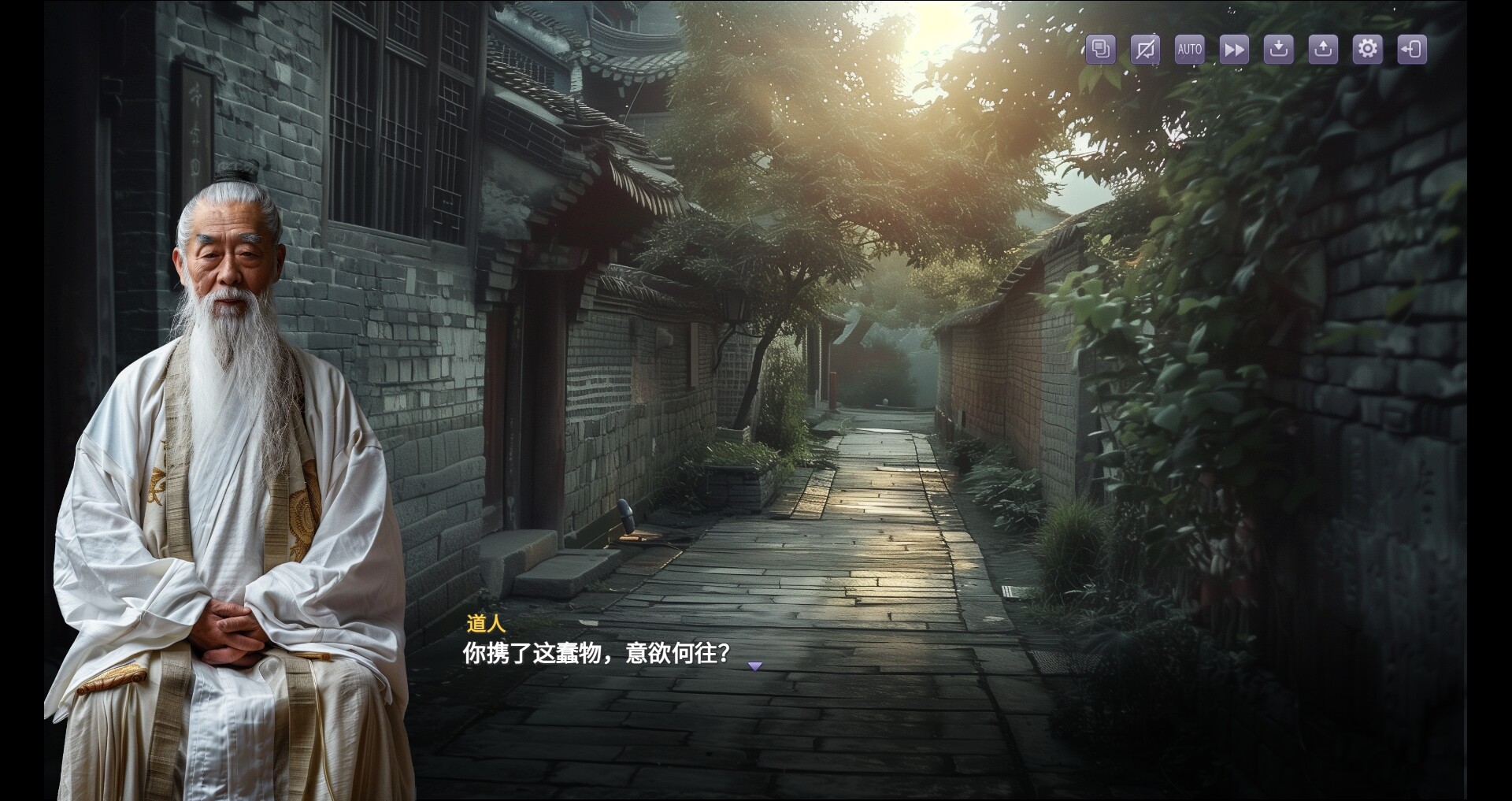The image size is (1512, 801).
Task: Select the AUTO playback icon
Action: tap(1189, 49)
